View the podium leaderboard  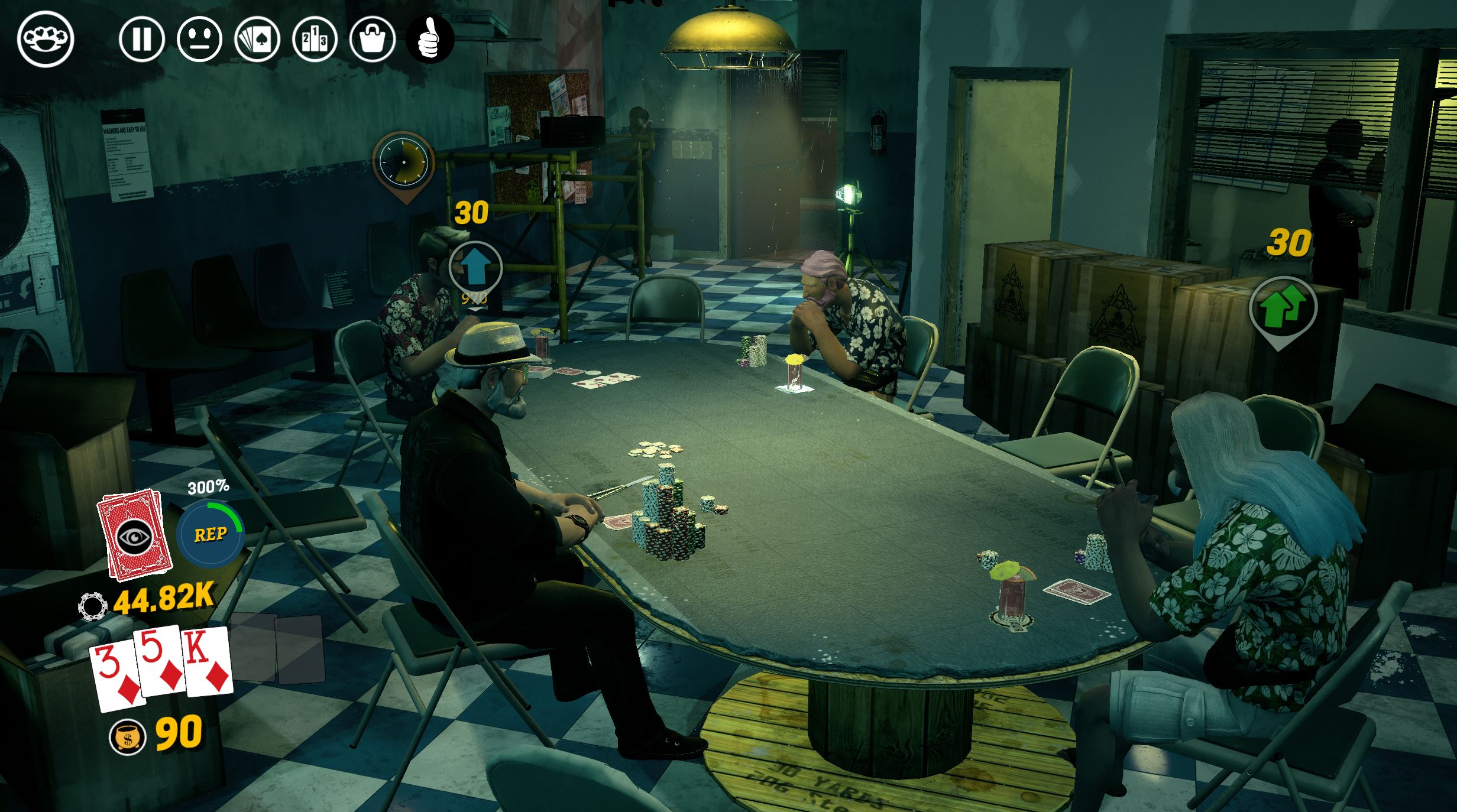tap(315, 39)
